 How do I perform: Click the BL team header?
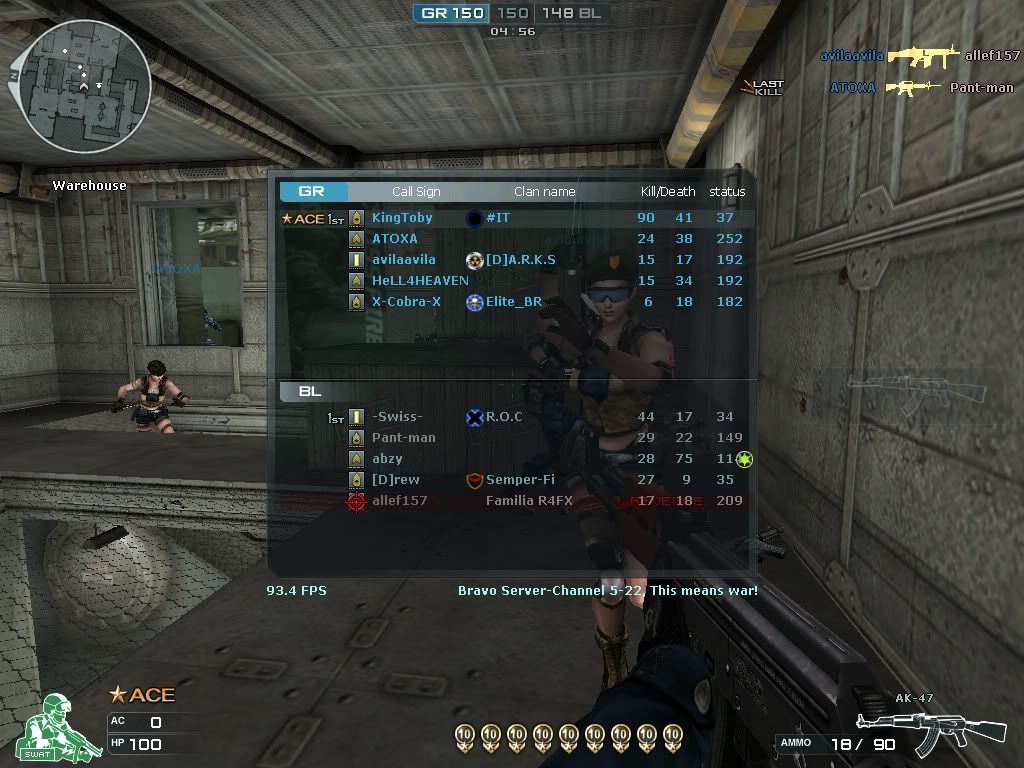(310, 392)
